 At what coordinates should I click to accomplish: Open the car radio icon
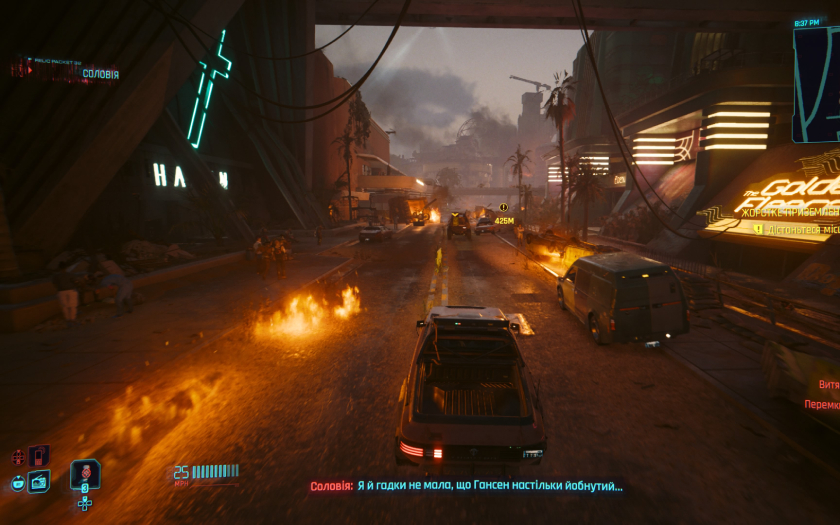coord(39,482)
